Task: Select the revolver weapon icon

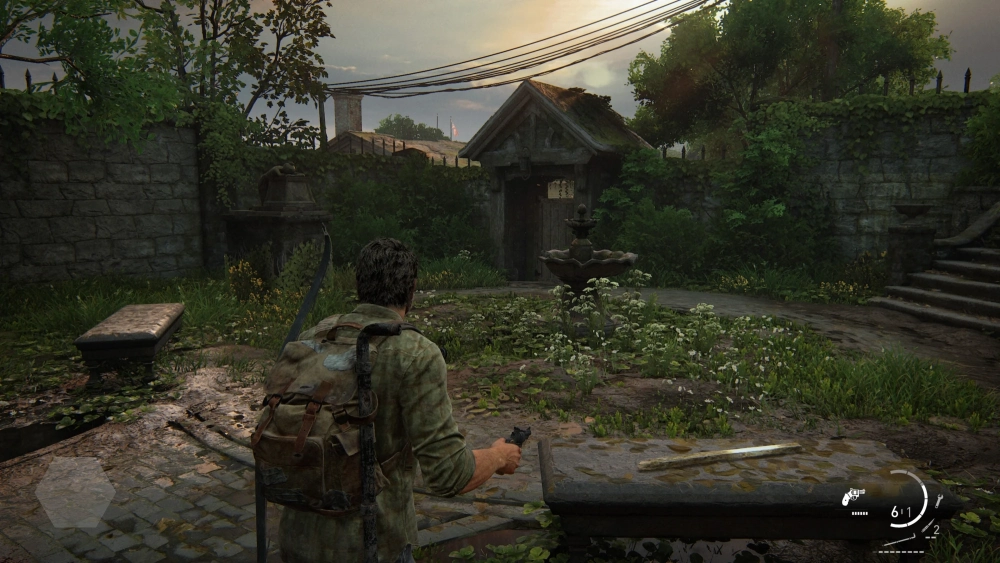Action: point(854,497)
